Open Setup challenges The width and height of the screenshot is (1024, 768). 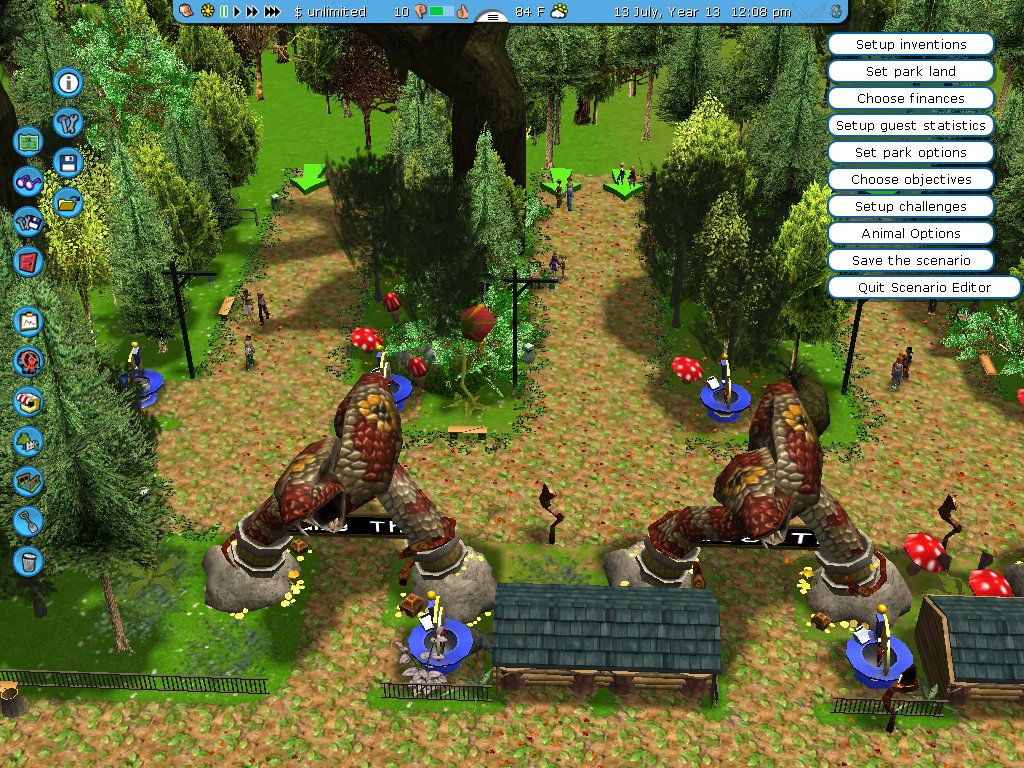click(910, 207)
